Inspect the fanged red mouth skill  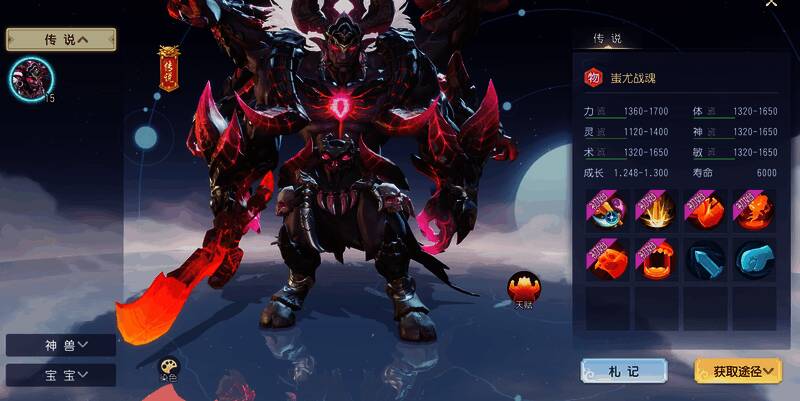click(656, 259)
